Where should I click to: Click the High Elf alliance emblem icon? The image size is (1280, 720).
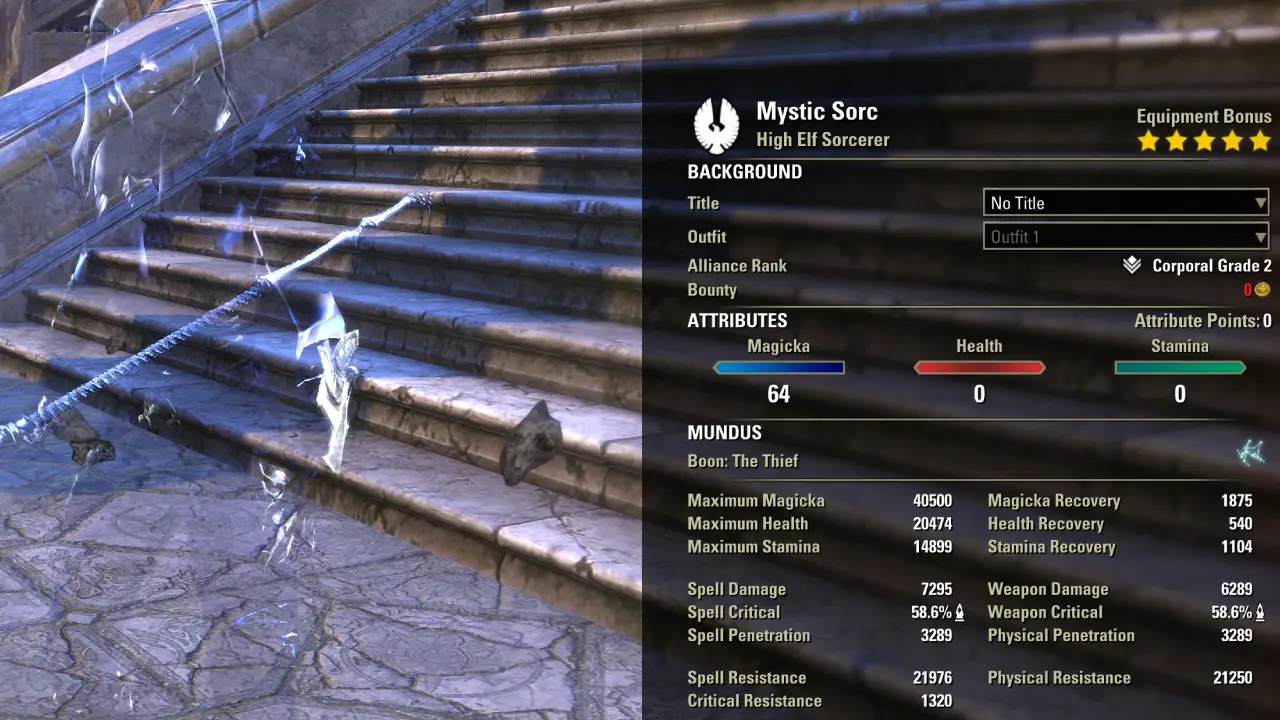point(716,124)
